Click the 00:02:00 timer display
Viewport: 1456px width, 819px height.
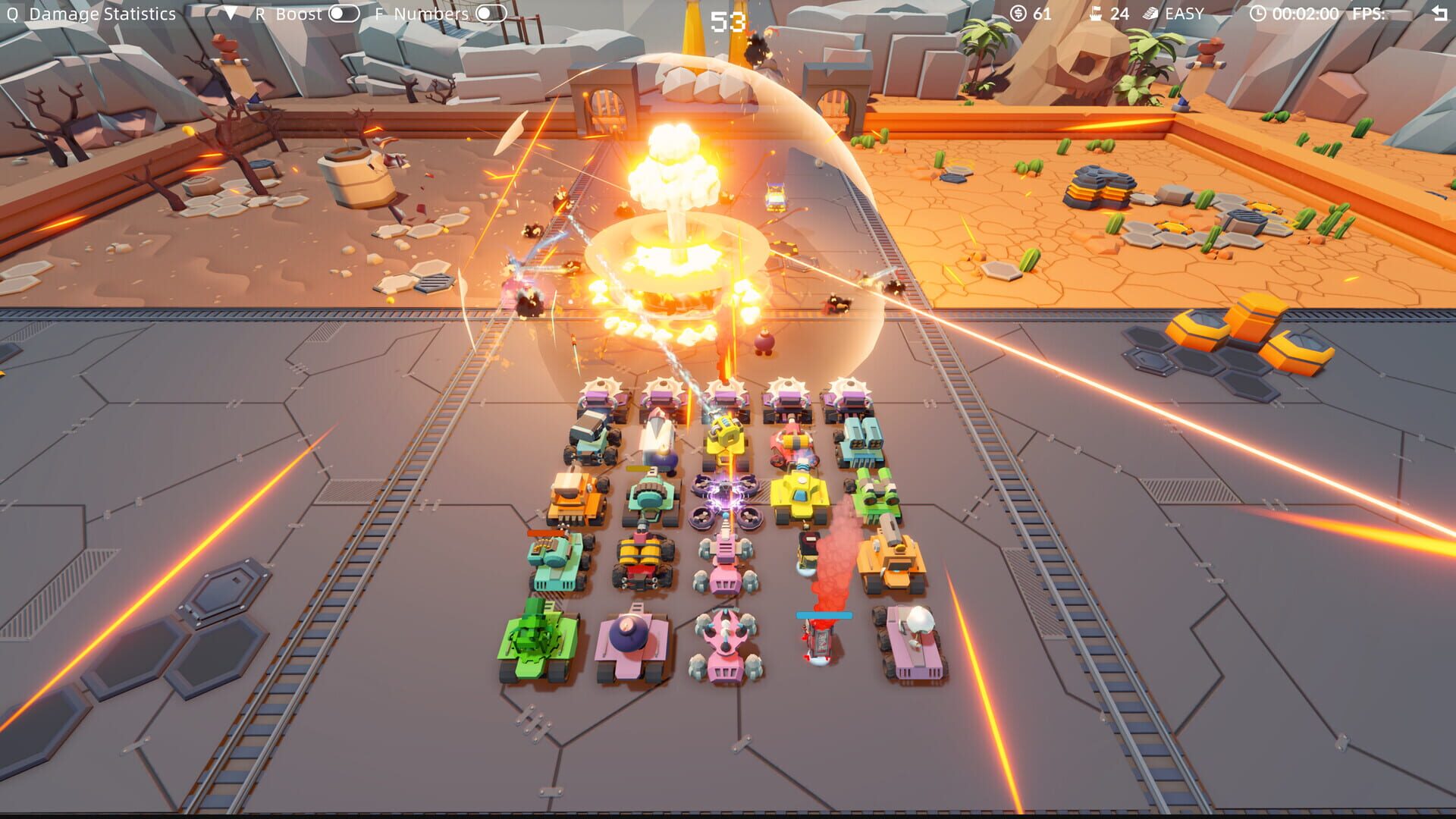(1306, 13)
